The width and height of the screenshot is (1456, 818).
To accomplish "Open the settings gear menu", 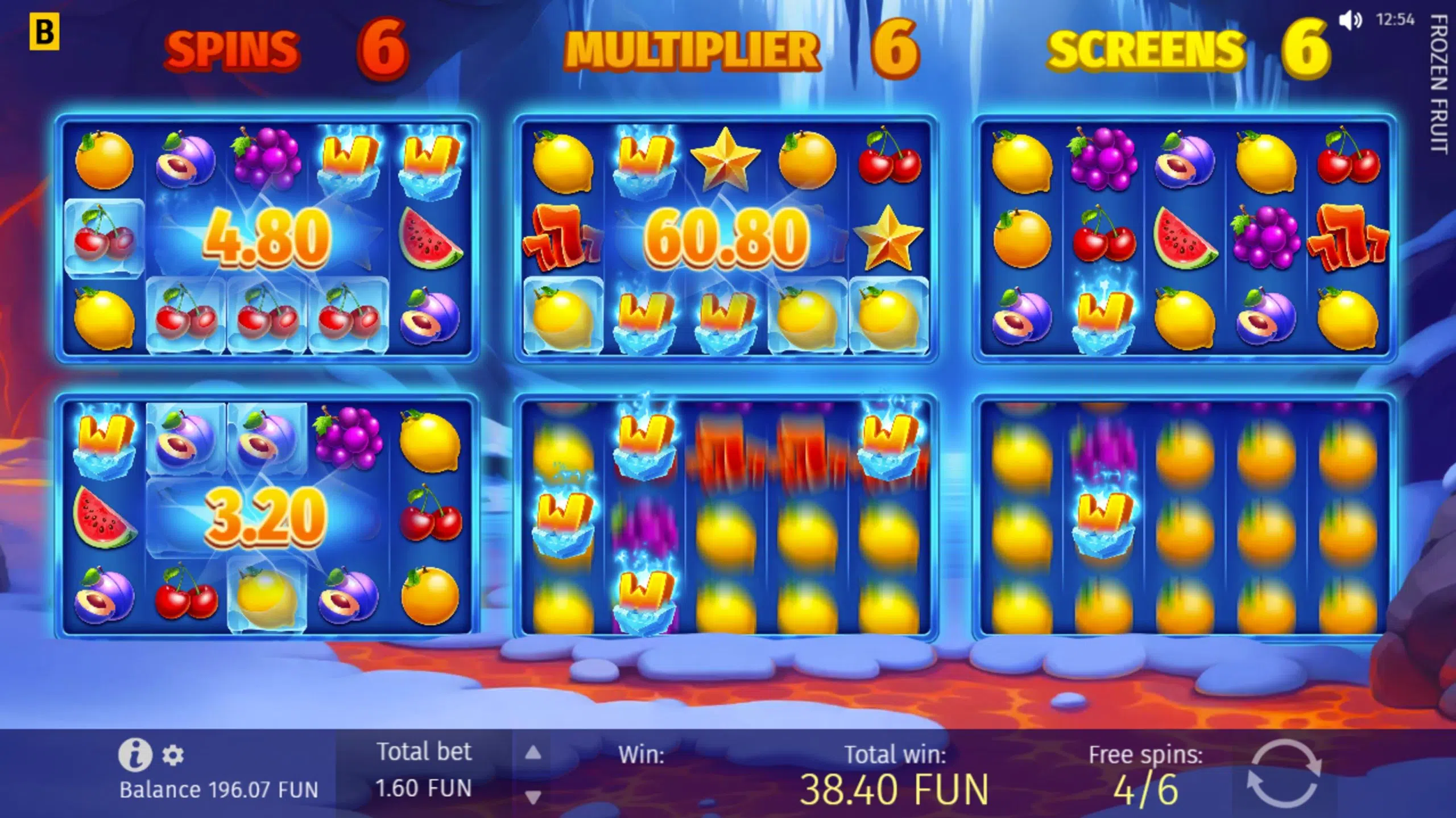I will (x=173, y=754).
